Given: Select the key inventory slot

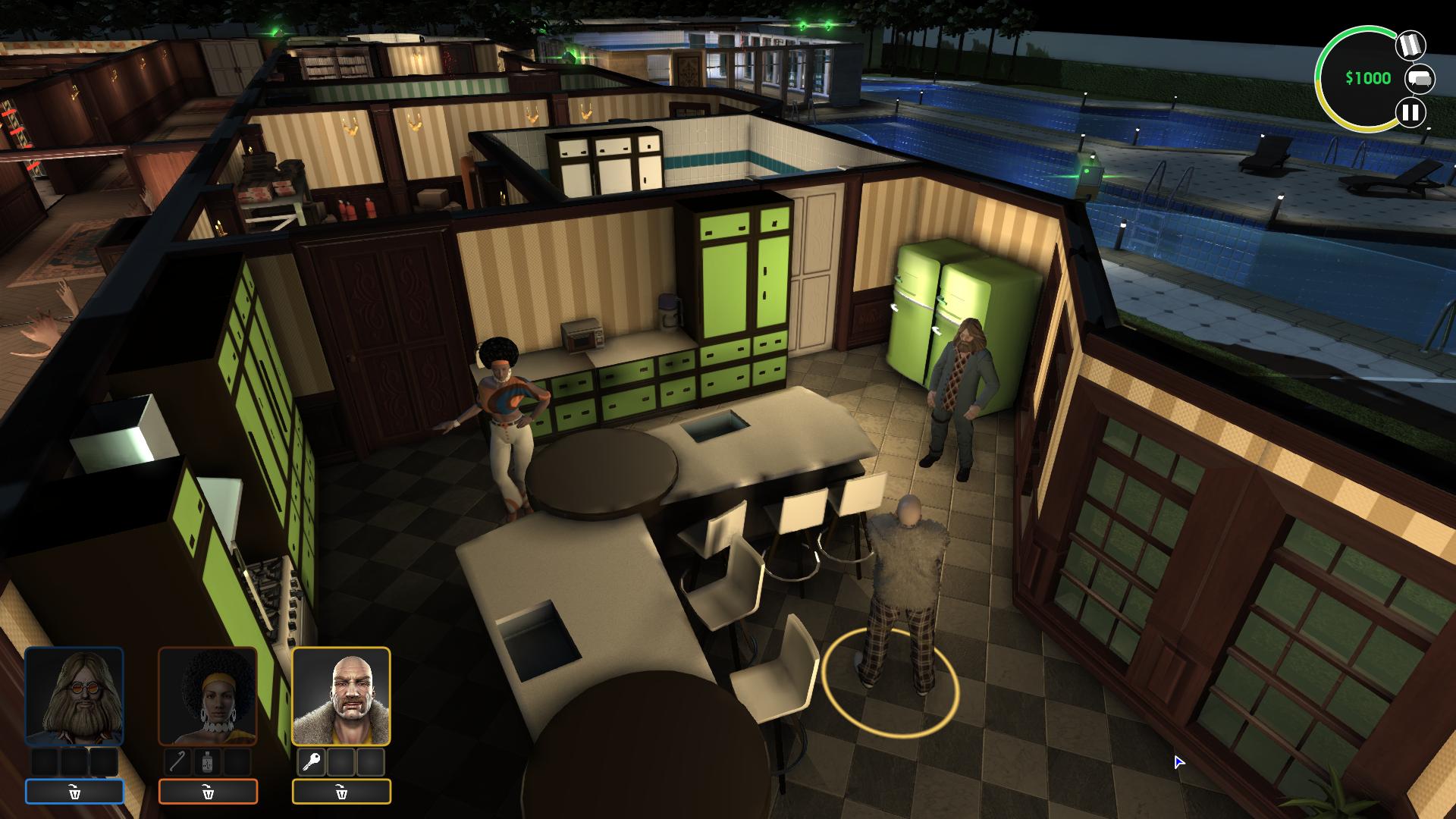Looking at the screenshot, I should tap(312, 761).
